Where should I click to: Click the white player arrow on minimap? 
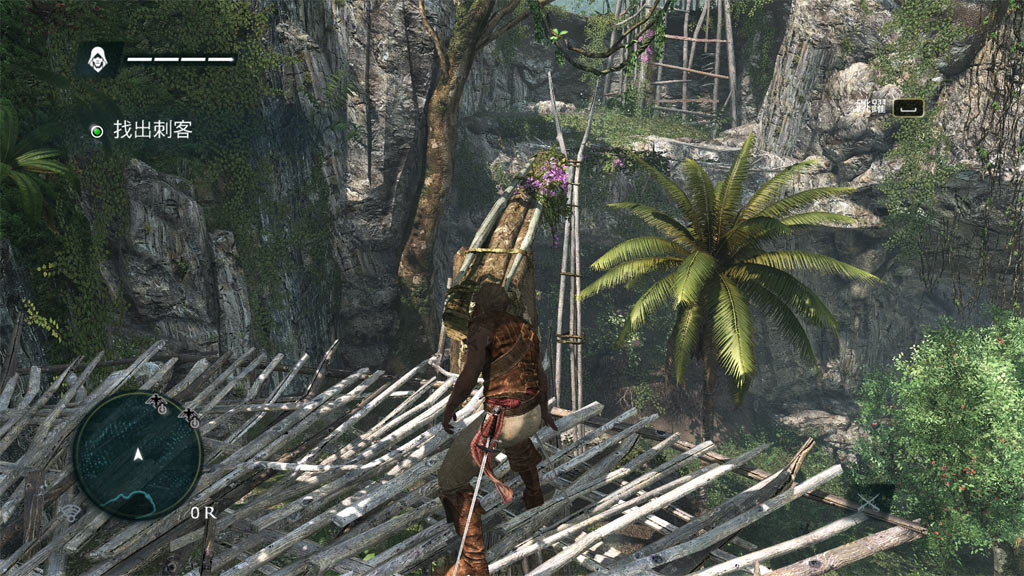[139, 455]
